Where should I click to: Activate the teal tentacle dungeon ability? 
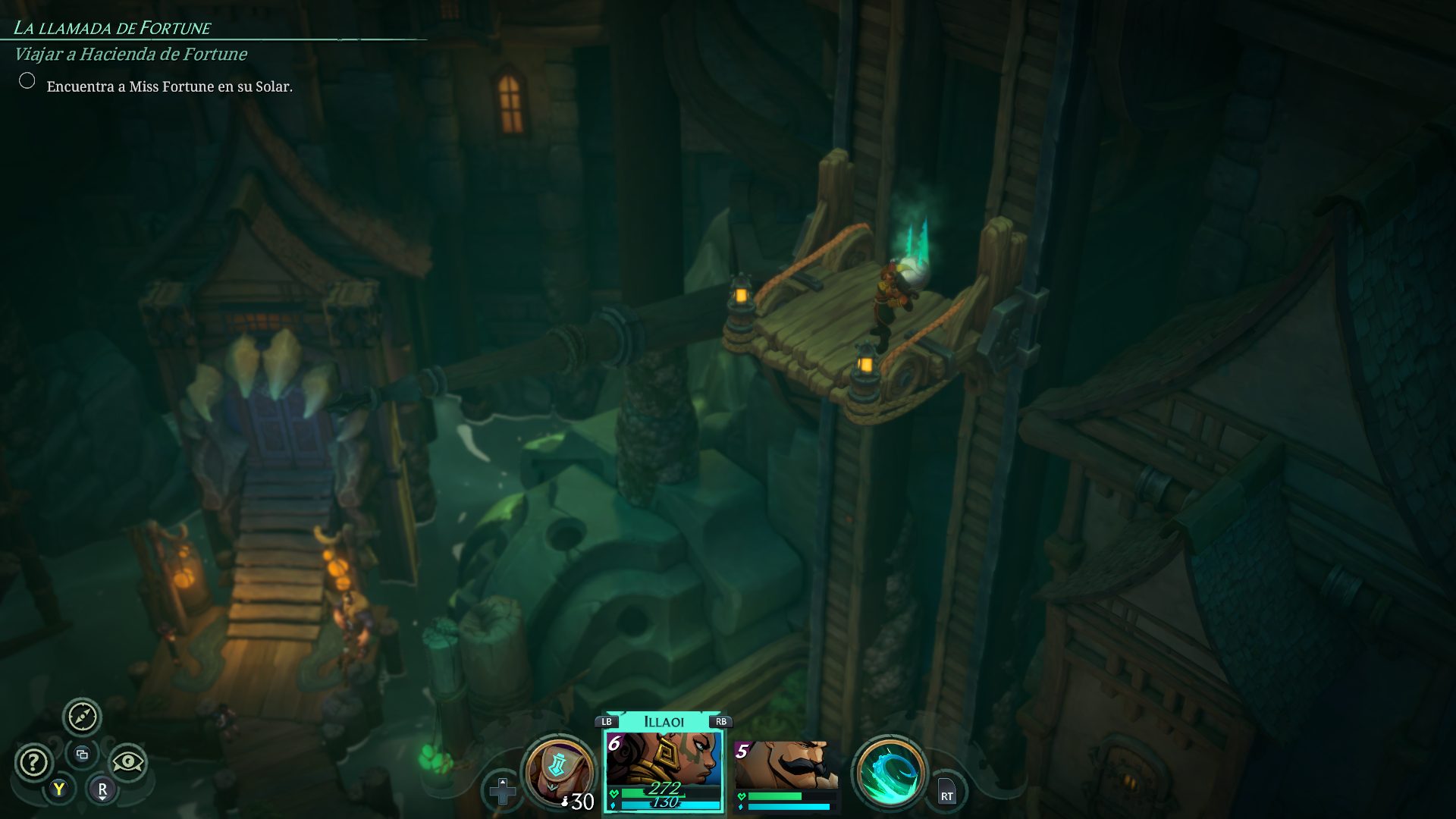click(889, 773)
